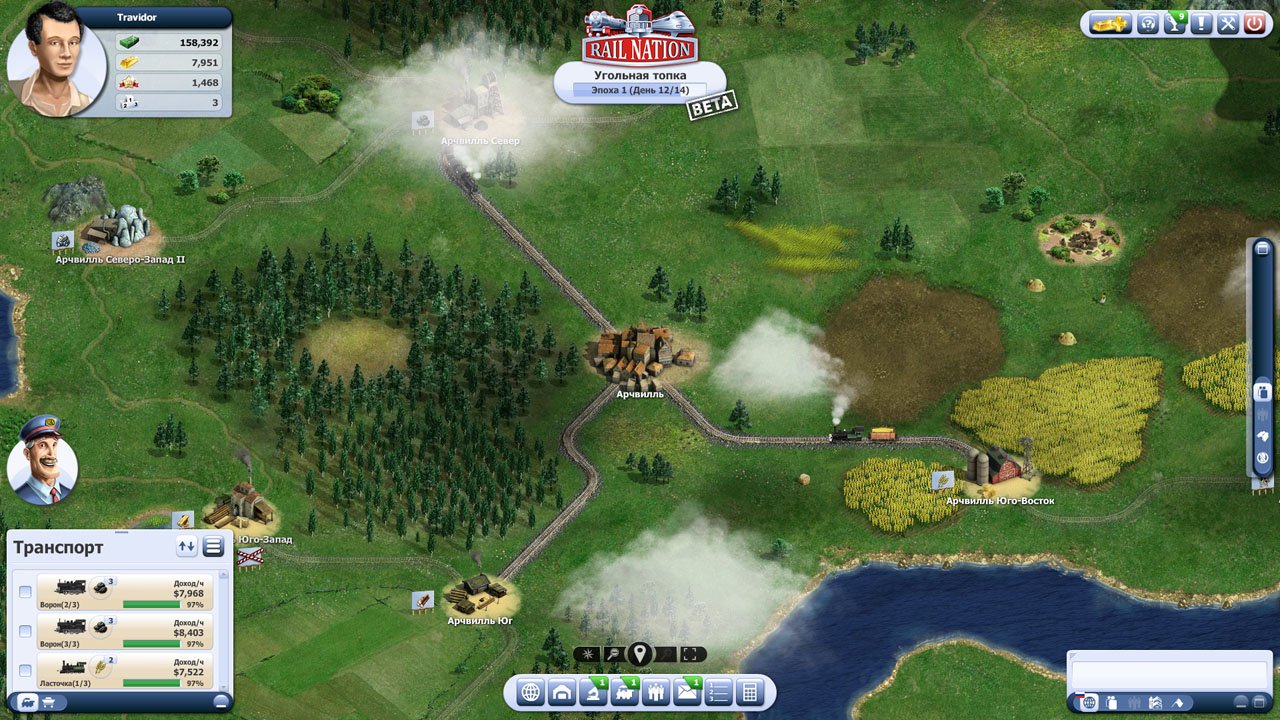Open the transport panel list-view menu button

pos(213,546)
